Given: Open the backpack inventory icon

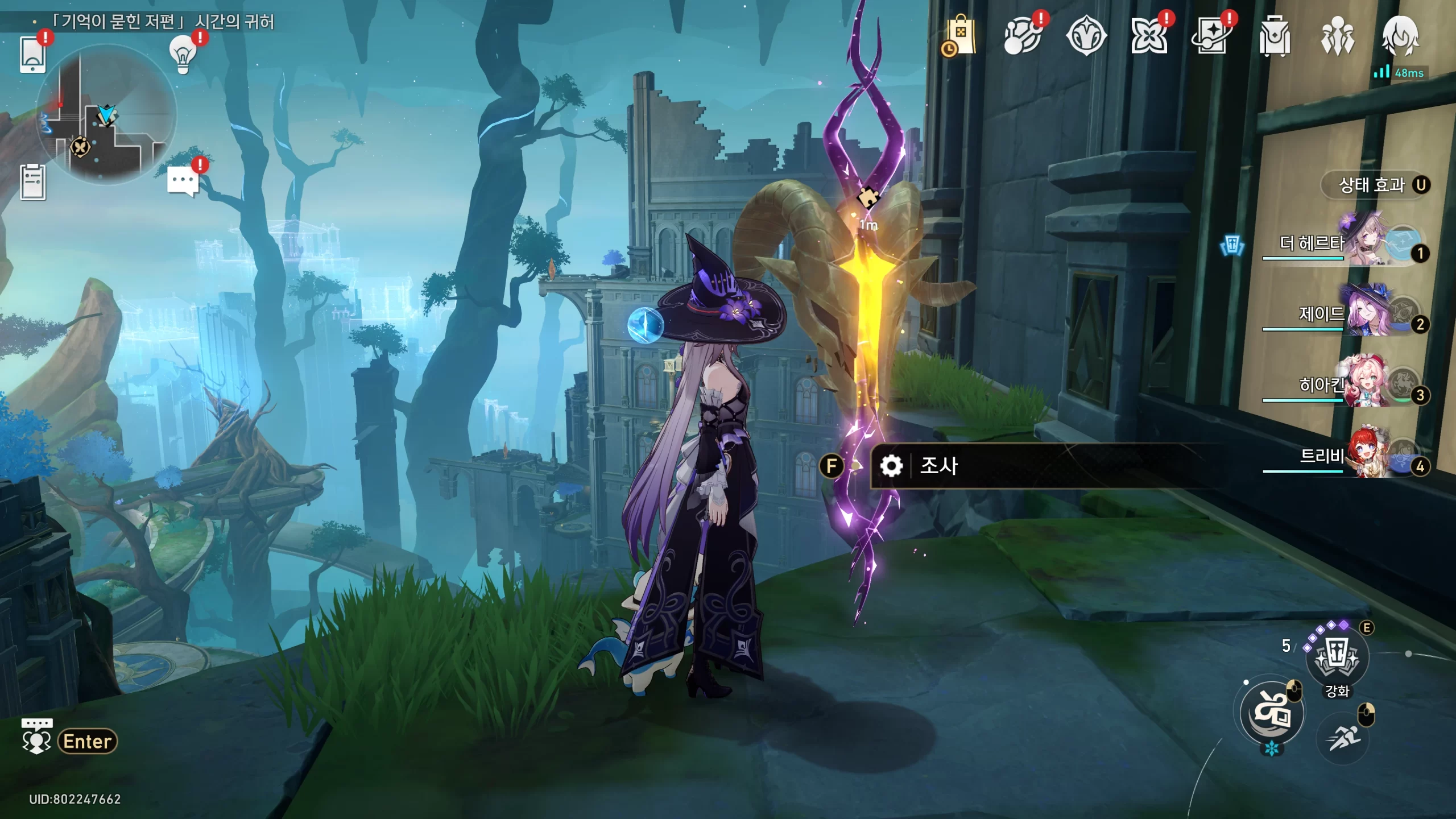Looking at the screenshot, I should 1275,36.
